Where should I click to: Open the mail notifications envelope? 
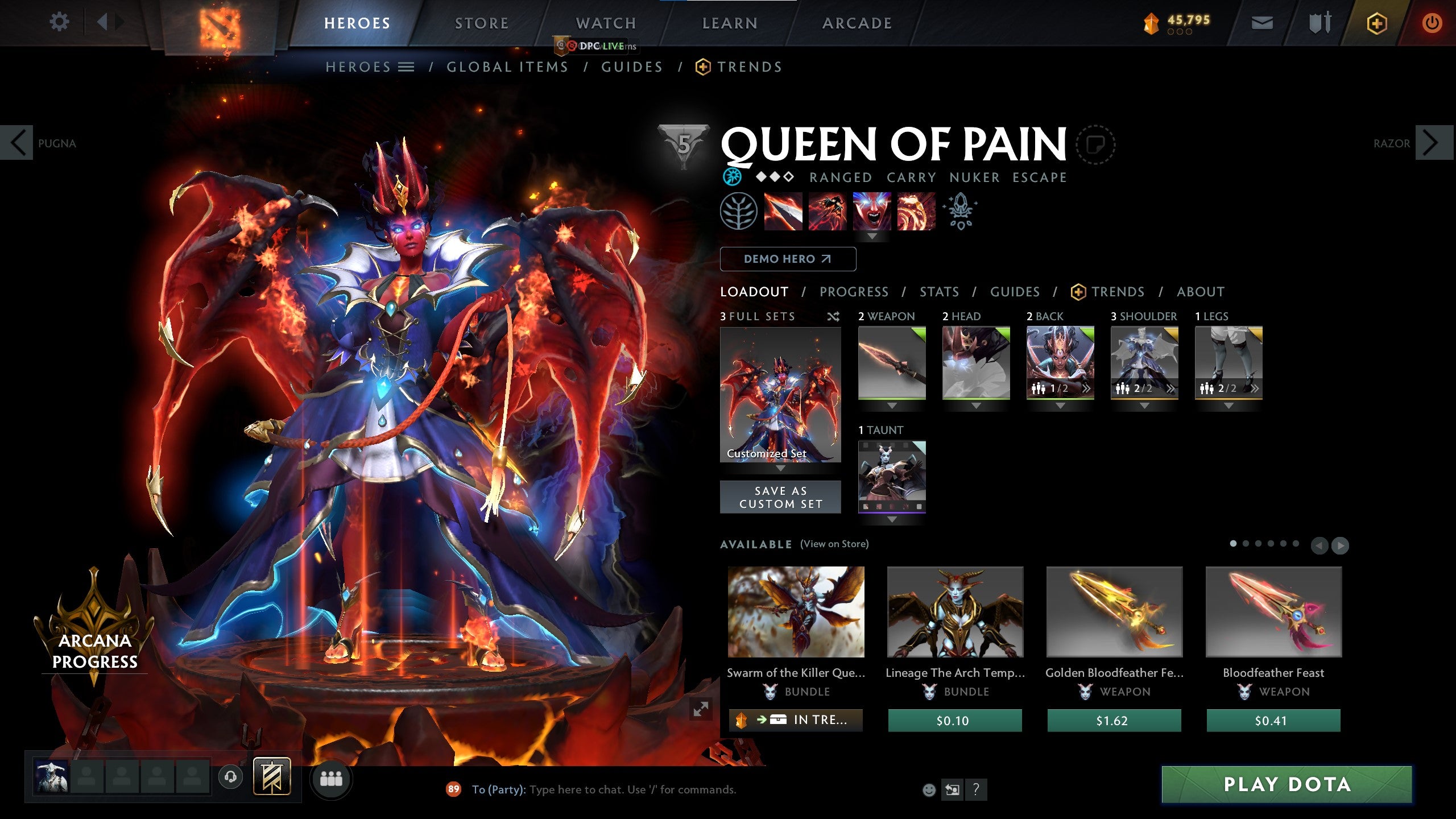pos(1262,23)
